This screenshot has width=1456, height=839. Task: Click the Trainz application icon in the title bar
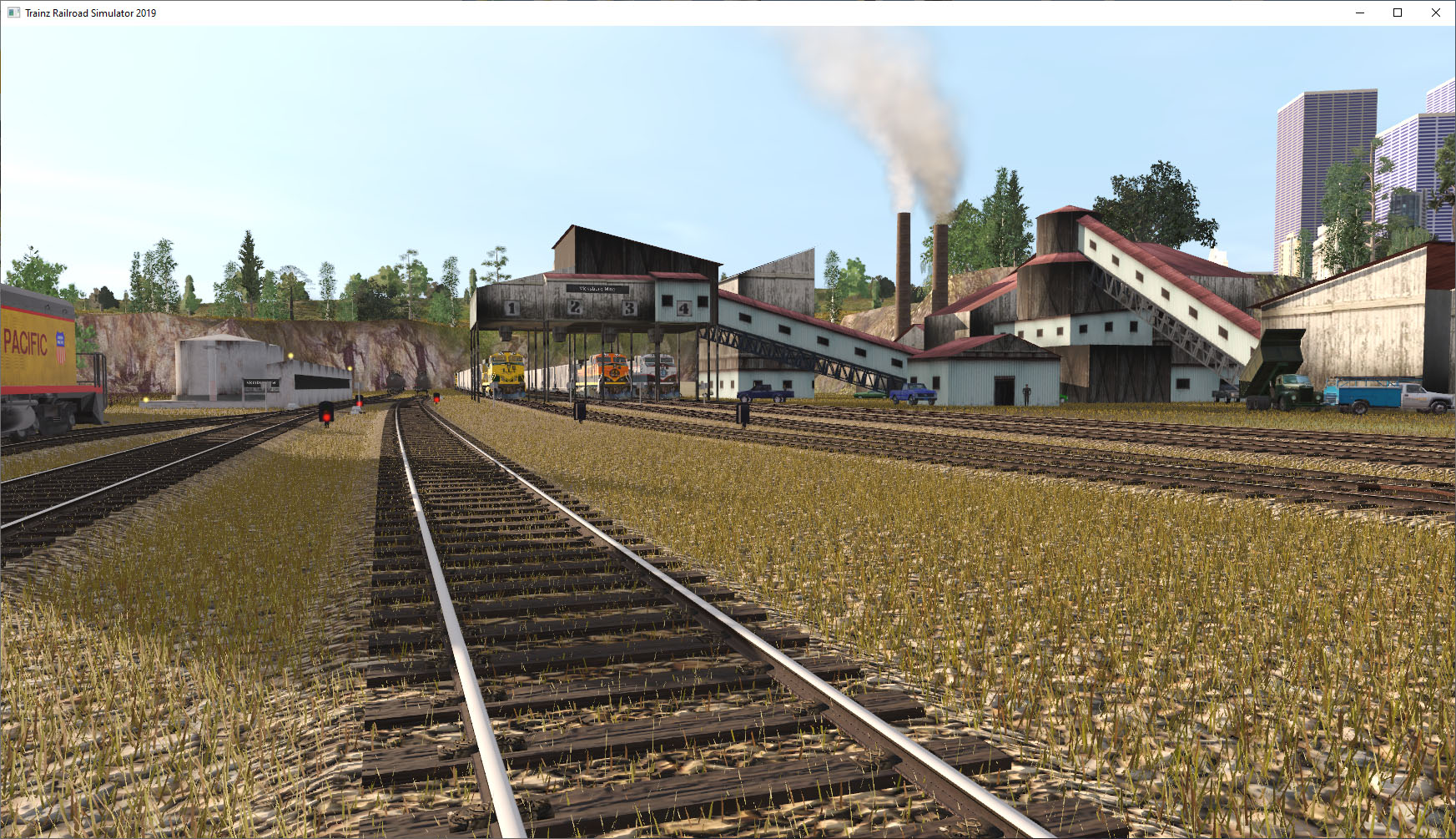click(x=12, y=13)
